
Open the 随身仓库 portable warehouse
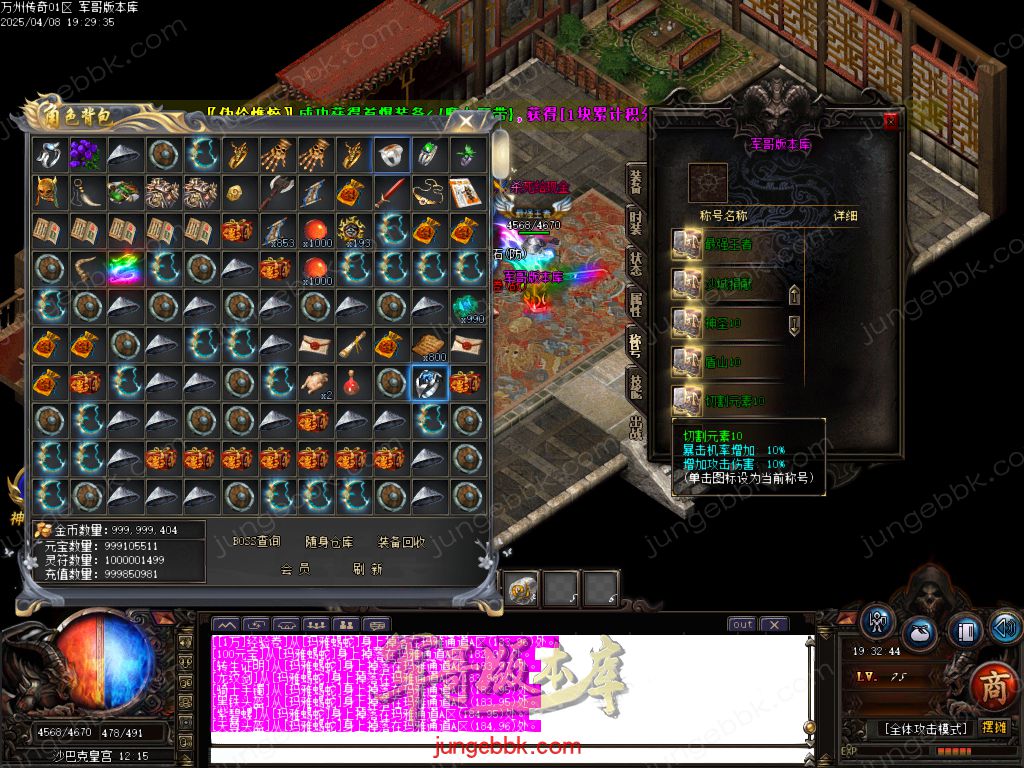point(329,542)
